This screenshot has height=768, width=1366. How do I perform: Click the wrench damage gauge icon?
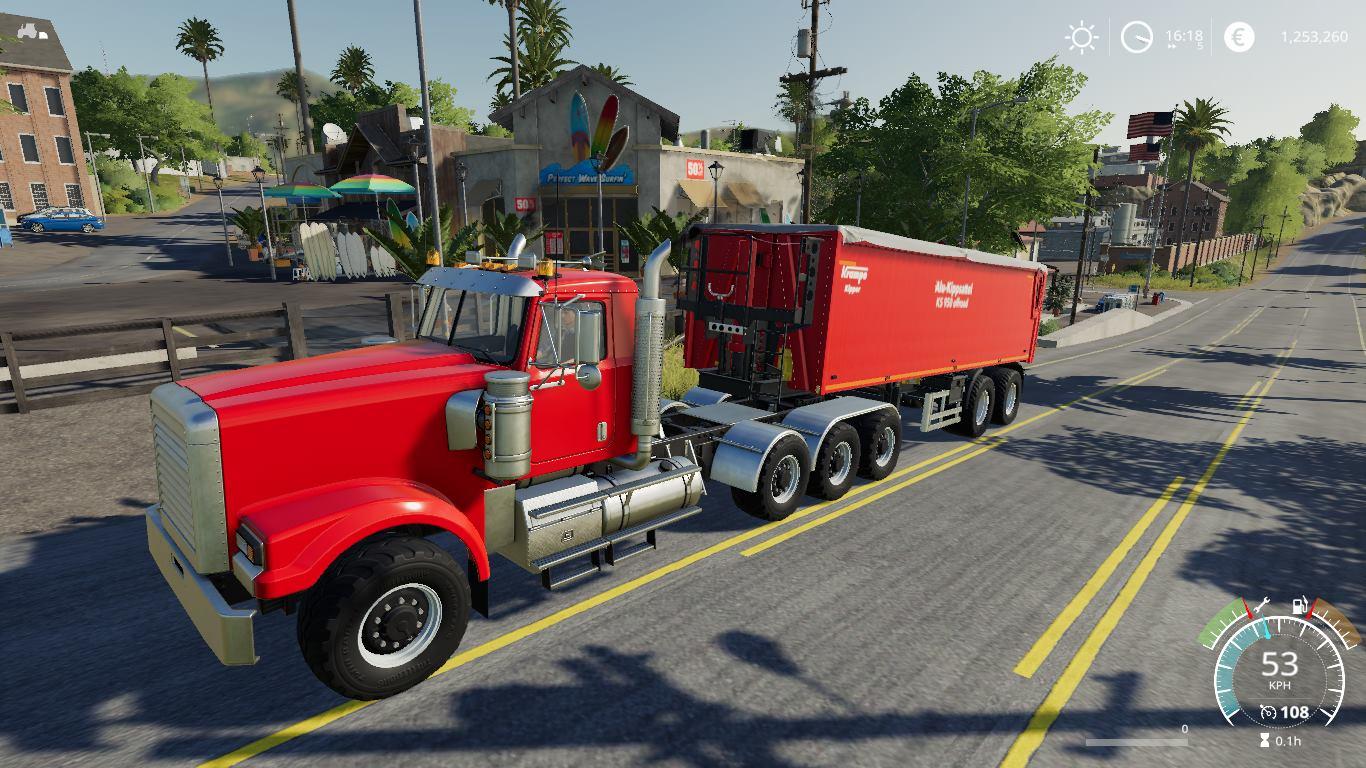1261,605
